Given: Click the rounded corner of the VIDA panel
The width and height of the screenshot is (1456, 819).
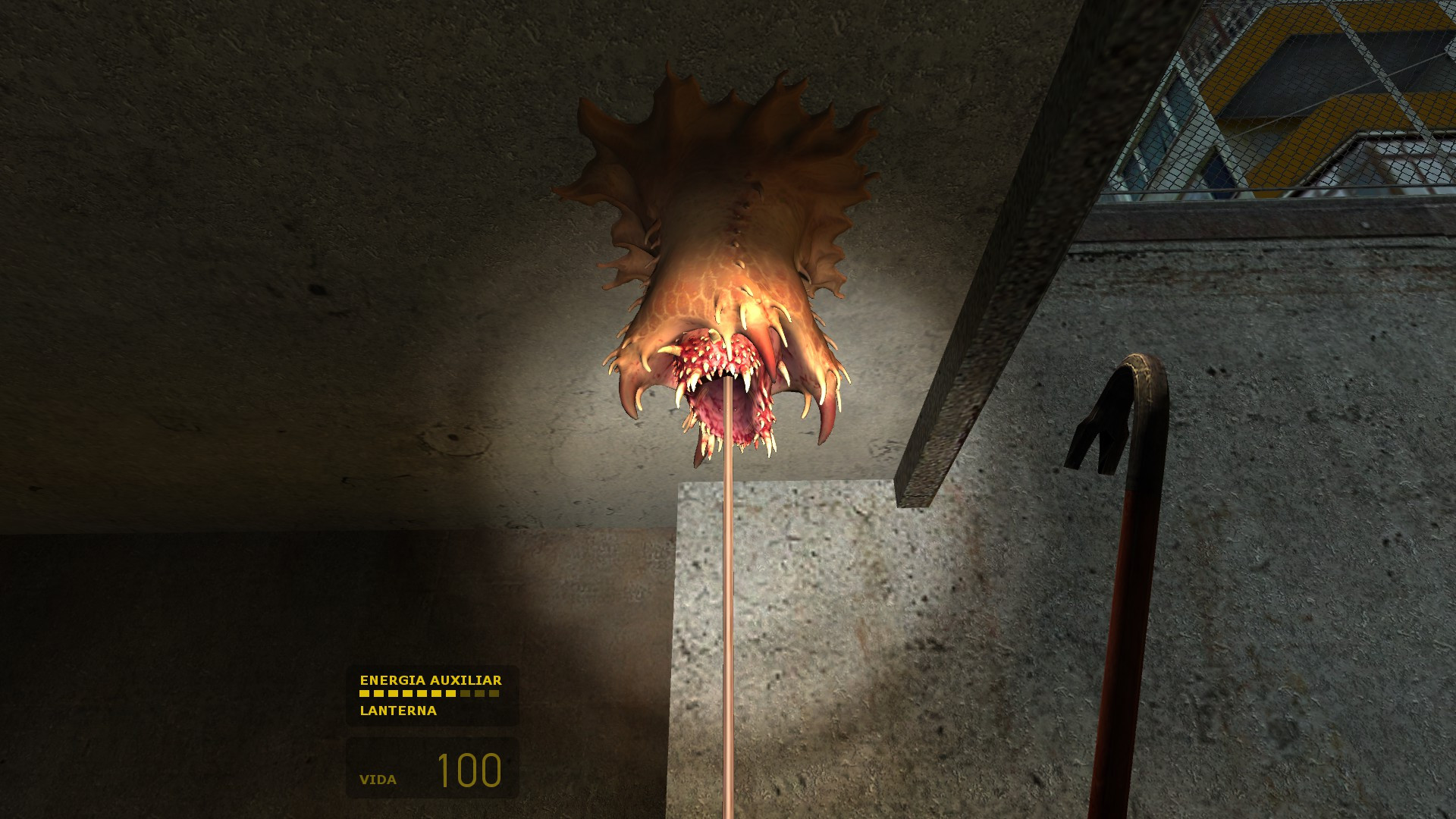Looking at the screenshot, I should 350,741.
